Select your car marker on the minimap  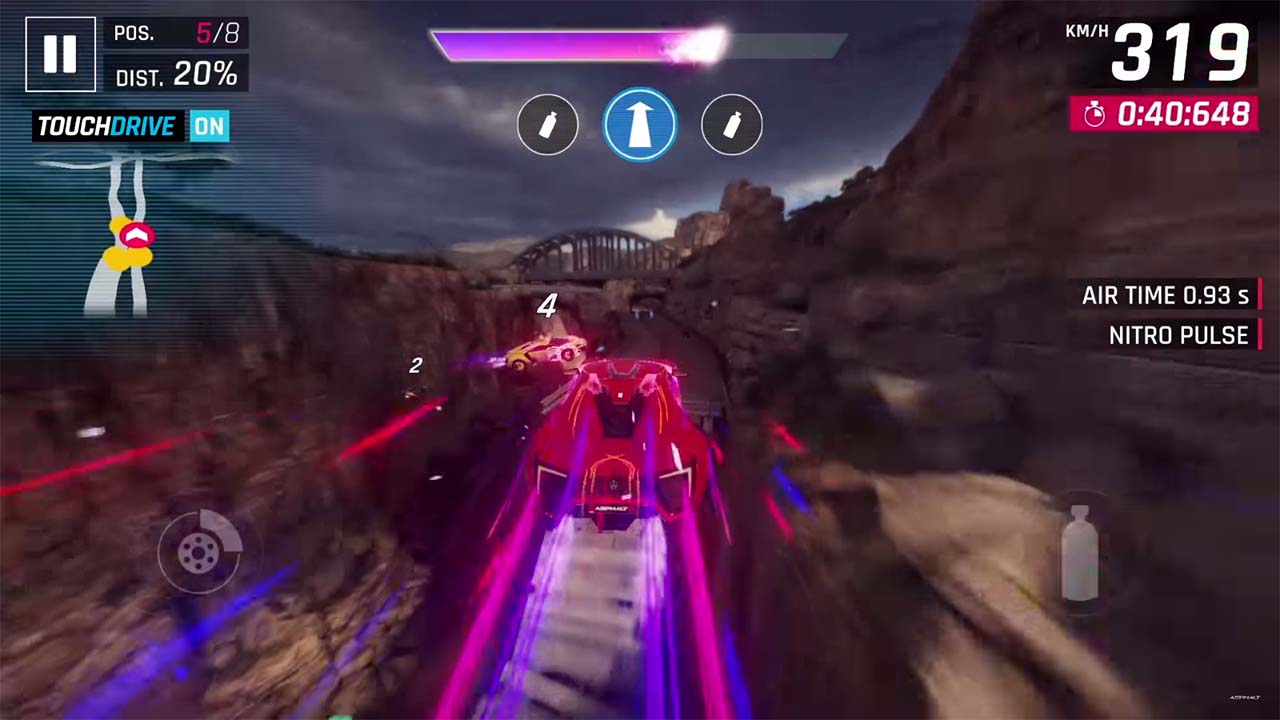pos(137,235)
